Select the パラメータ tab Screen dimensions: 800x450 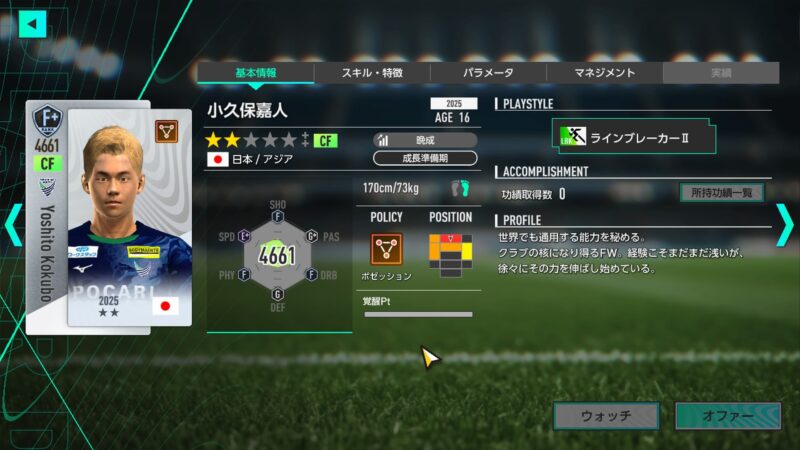click(488, 73)
